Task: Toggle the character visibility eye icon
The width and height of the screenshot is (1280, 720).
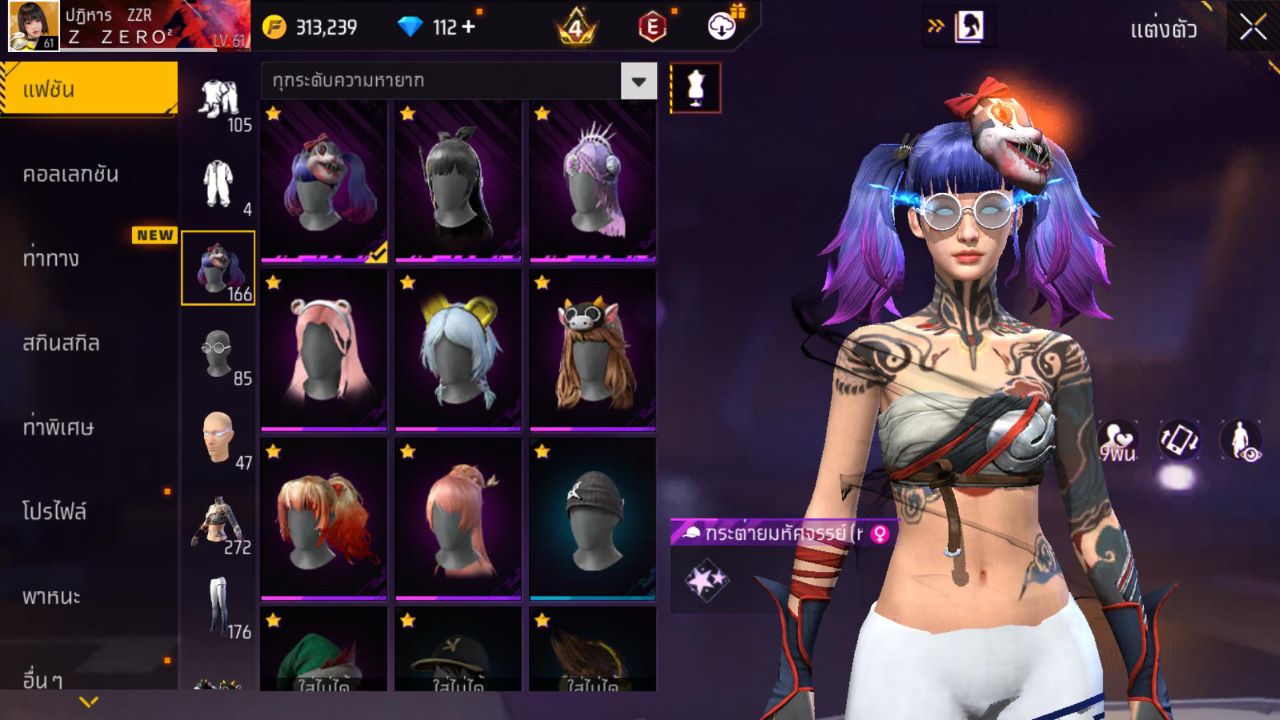Action: coord(1240,440)
